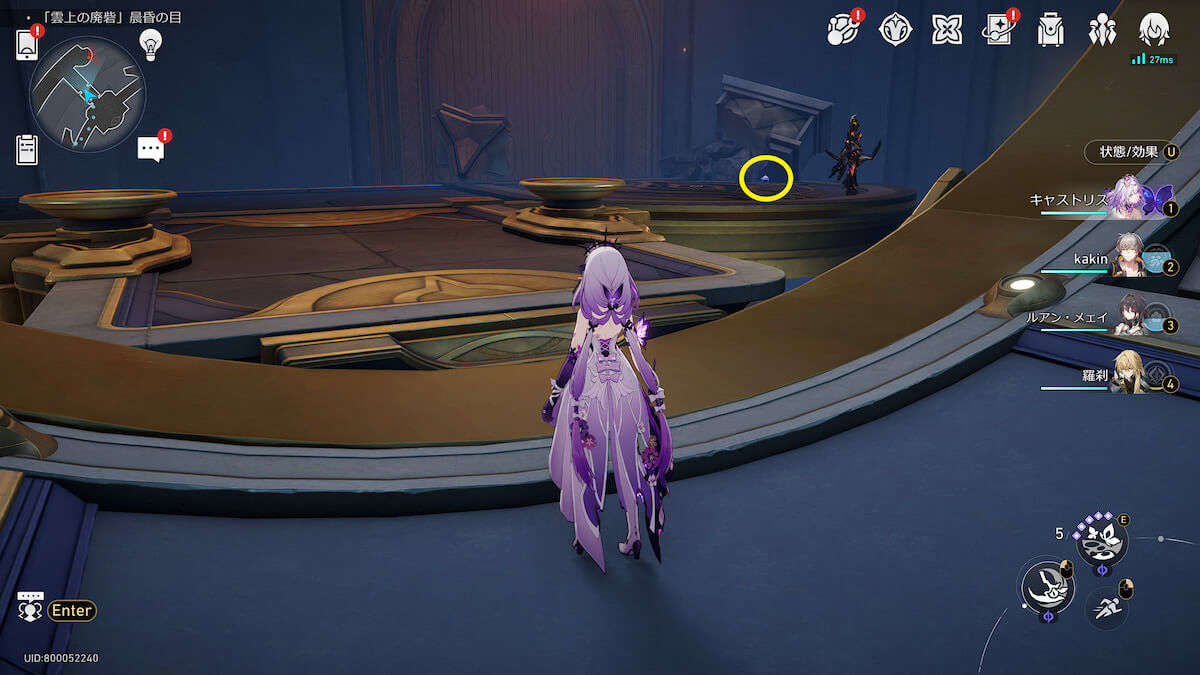Toggle the sprint running-figure icon

[x=1106, y=607]
